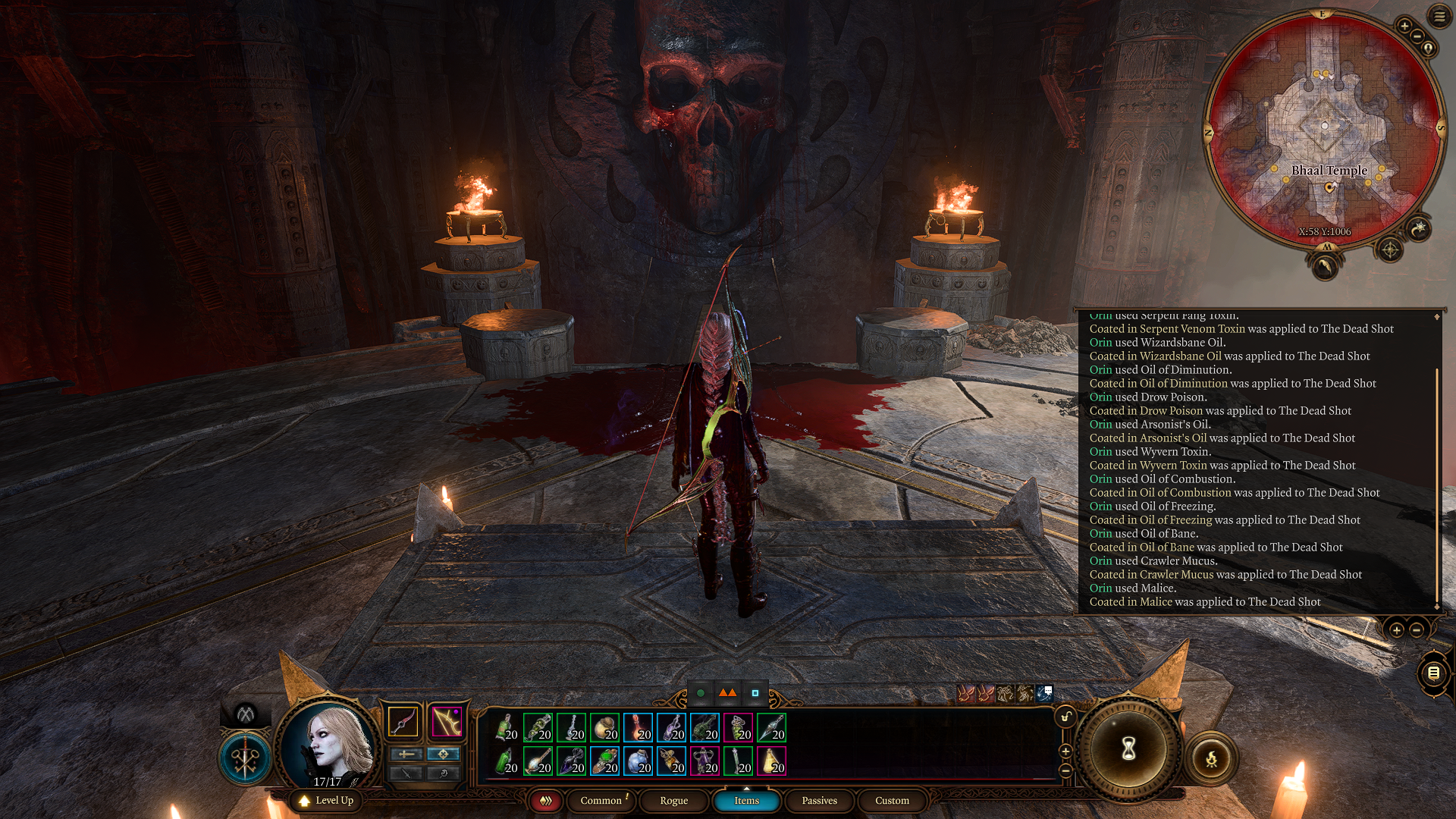This screenshot has height=819, width=1456.
Task: Click the Level Up button
Action: [326, 801]
